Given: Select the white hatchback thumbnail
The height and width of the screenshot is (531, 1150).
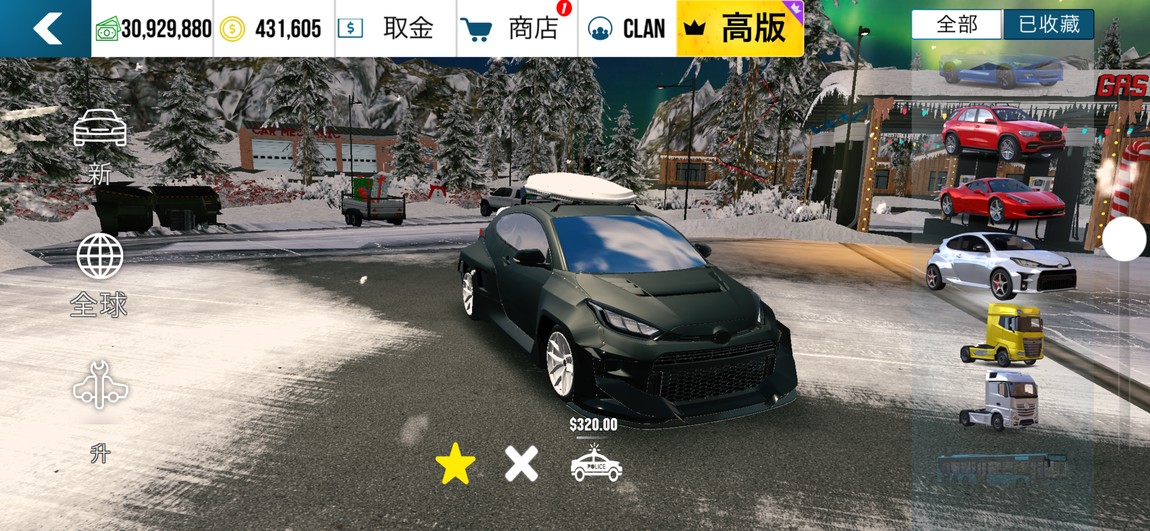Looking at the screenshot, I should coord(1001,263).
